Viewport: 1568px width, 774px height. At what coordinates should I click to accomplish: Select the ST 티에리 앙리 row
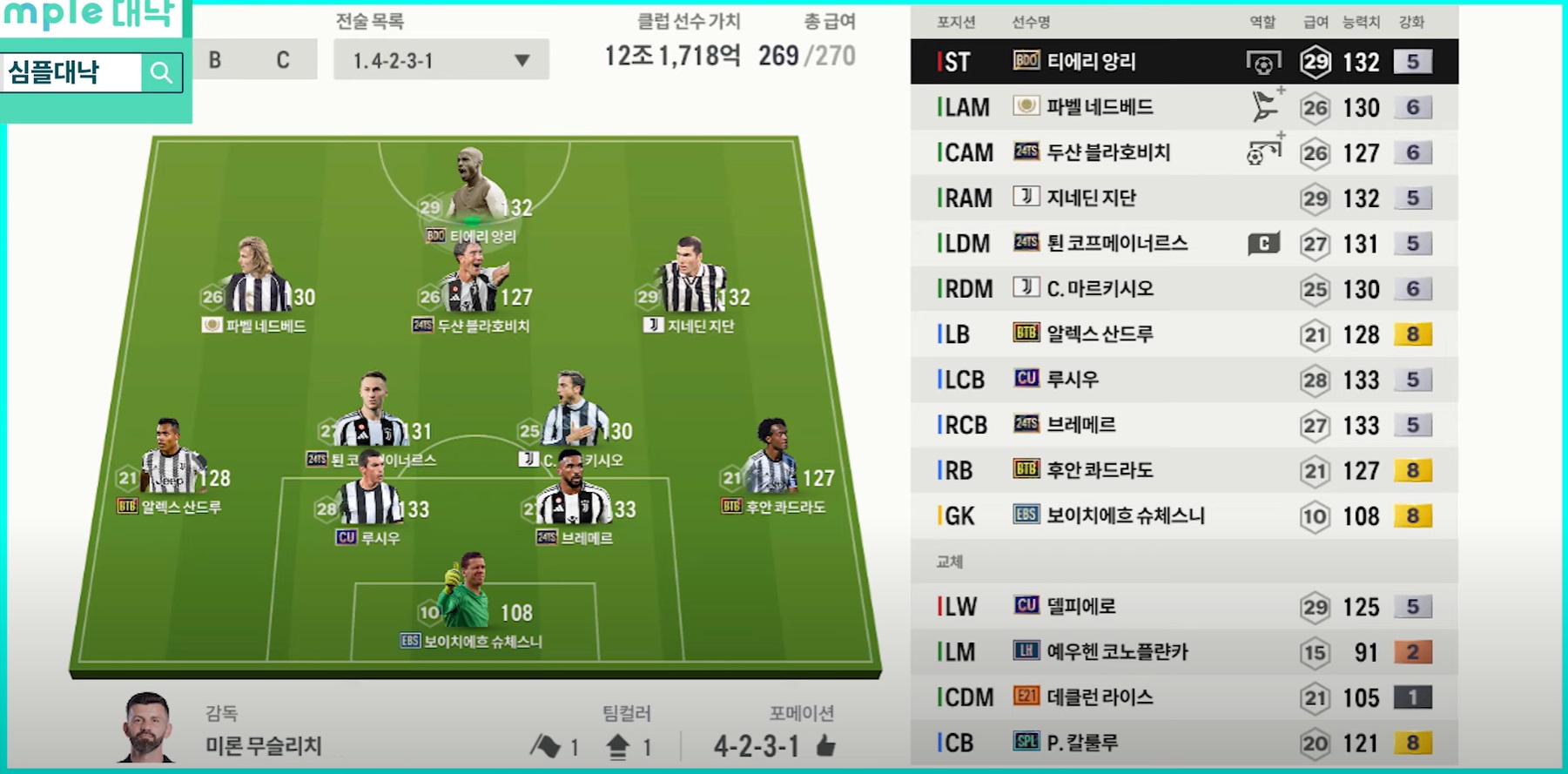point(1184,62)
